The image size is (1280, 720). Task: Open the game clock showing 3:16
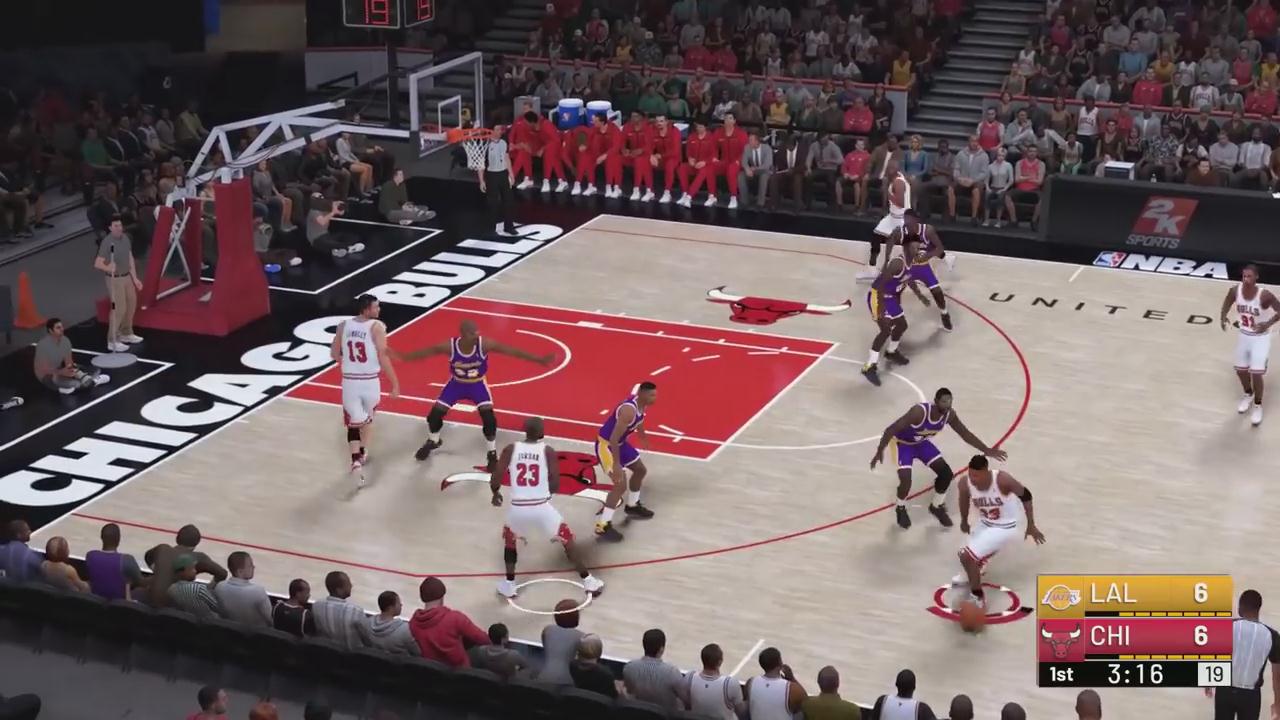pos(1135,674)
